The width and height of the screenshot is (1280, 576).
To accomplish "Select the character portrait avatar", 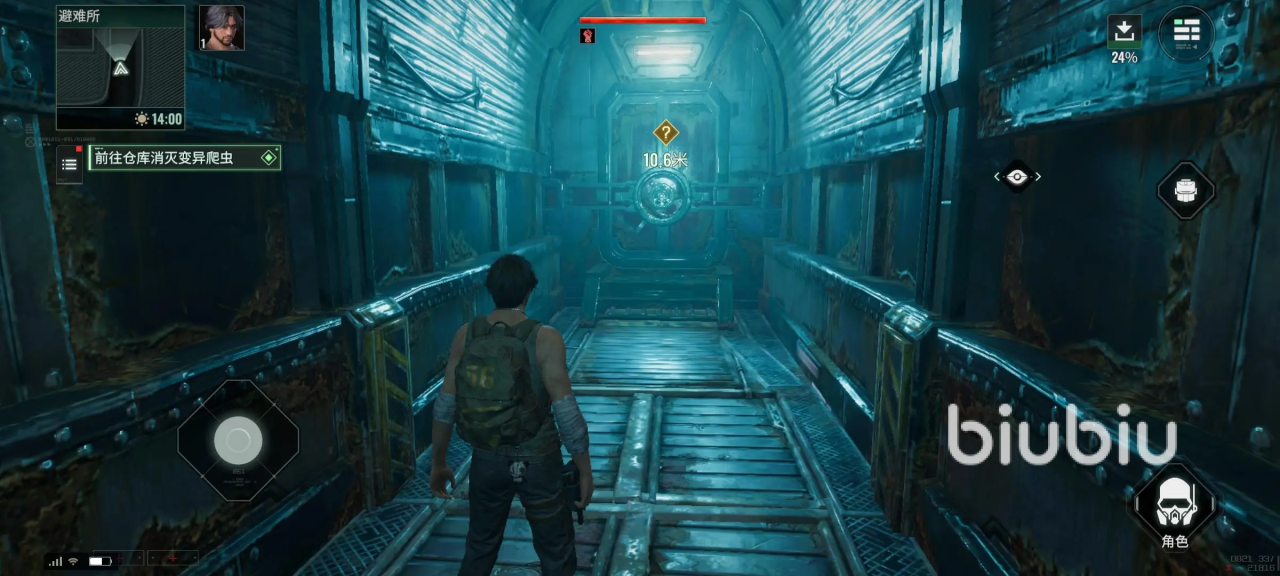I will tap(221, 28).
